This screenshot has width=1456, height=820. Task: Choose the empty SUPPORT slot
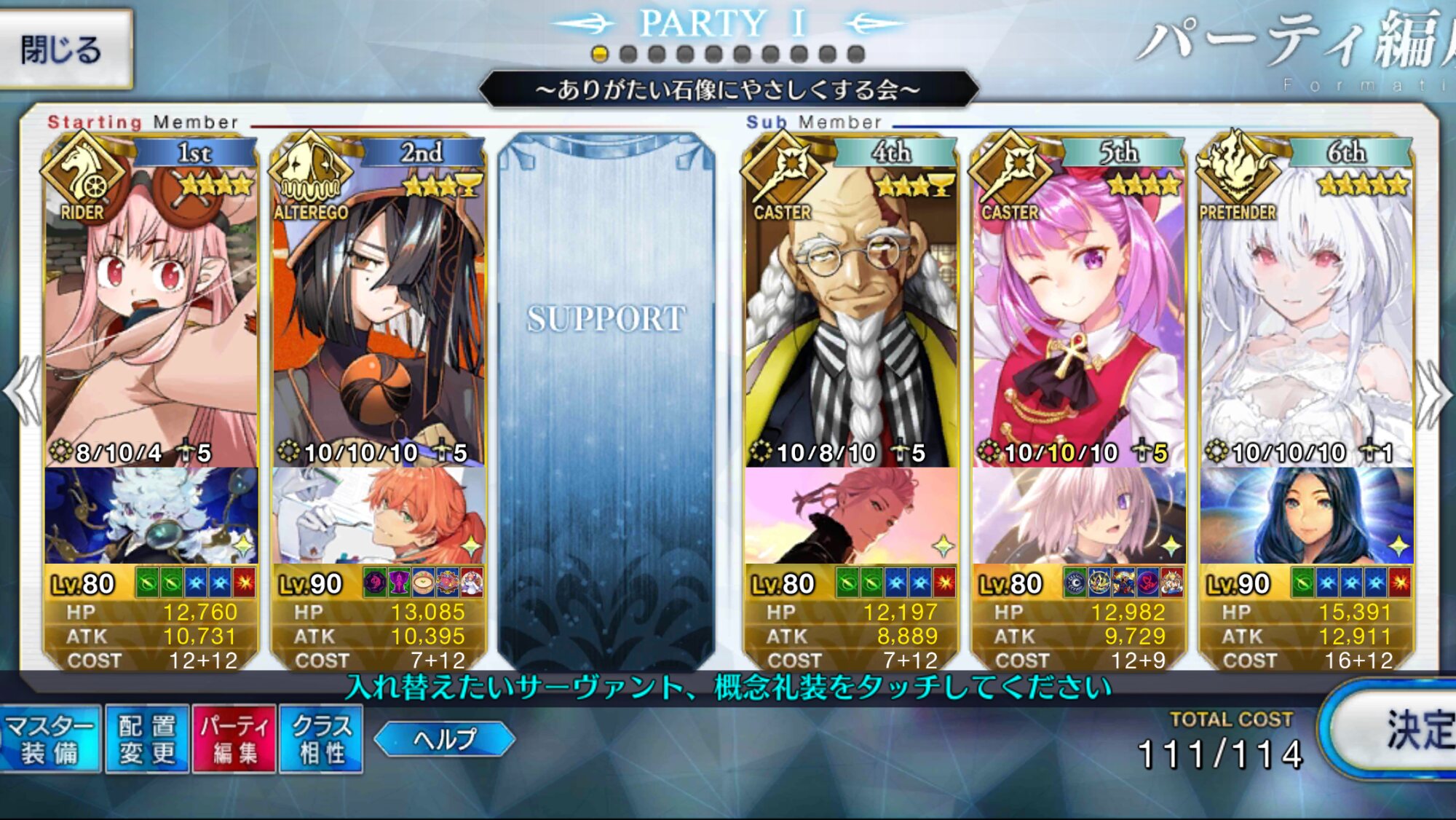coord(606,393)
